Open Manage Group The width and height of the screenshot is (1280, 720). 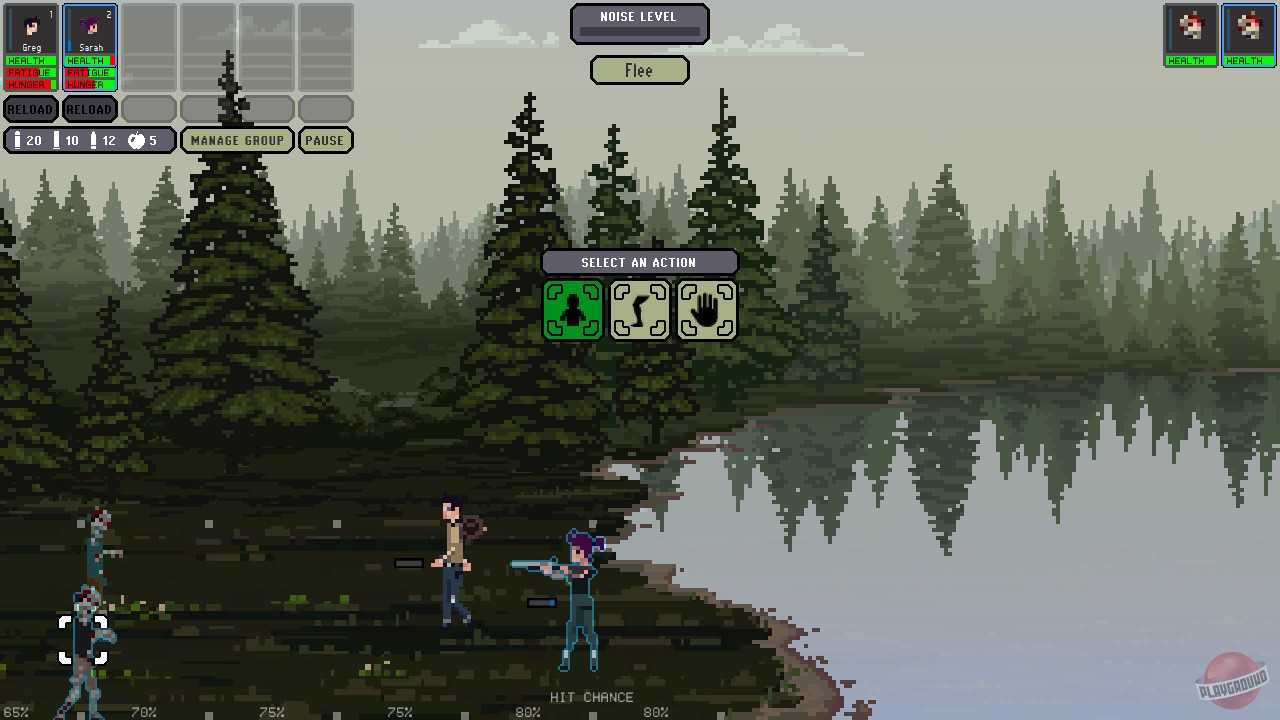click(237, 140)
